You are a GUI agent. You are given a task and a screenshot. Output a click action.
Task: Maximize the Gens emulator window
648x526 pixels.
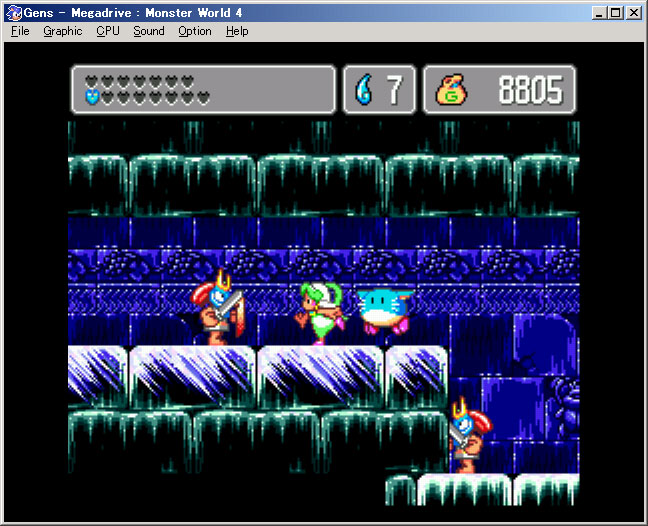tap(616, 13)
